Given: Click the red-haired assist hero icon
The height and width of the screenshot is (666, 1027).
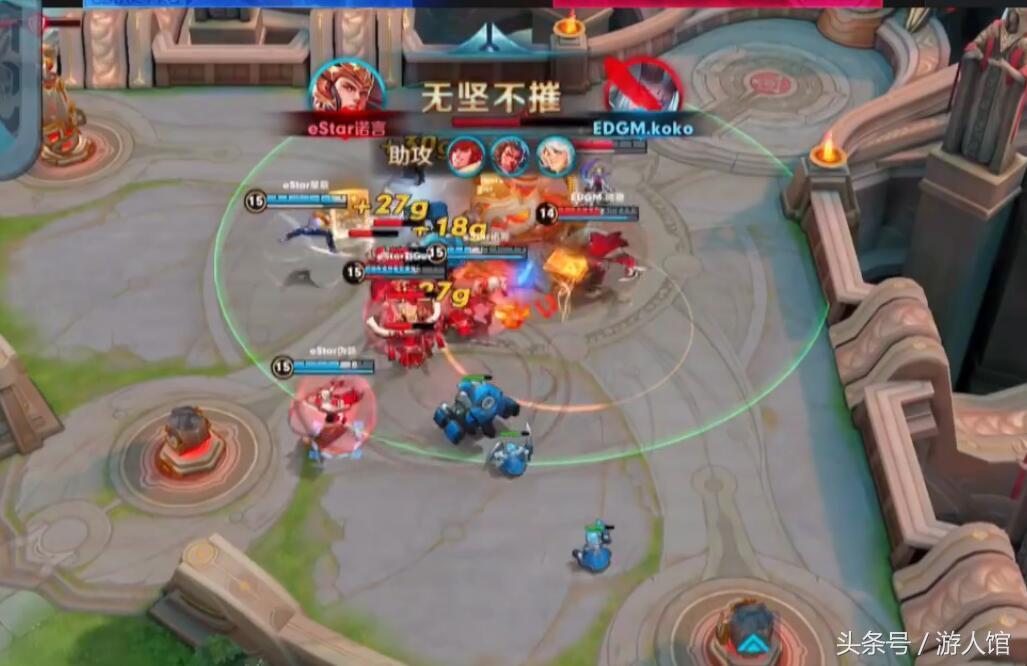Looking at the screenshot, I should click(466, 155).
